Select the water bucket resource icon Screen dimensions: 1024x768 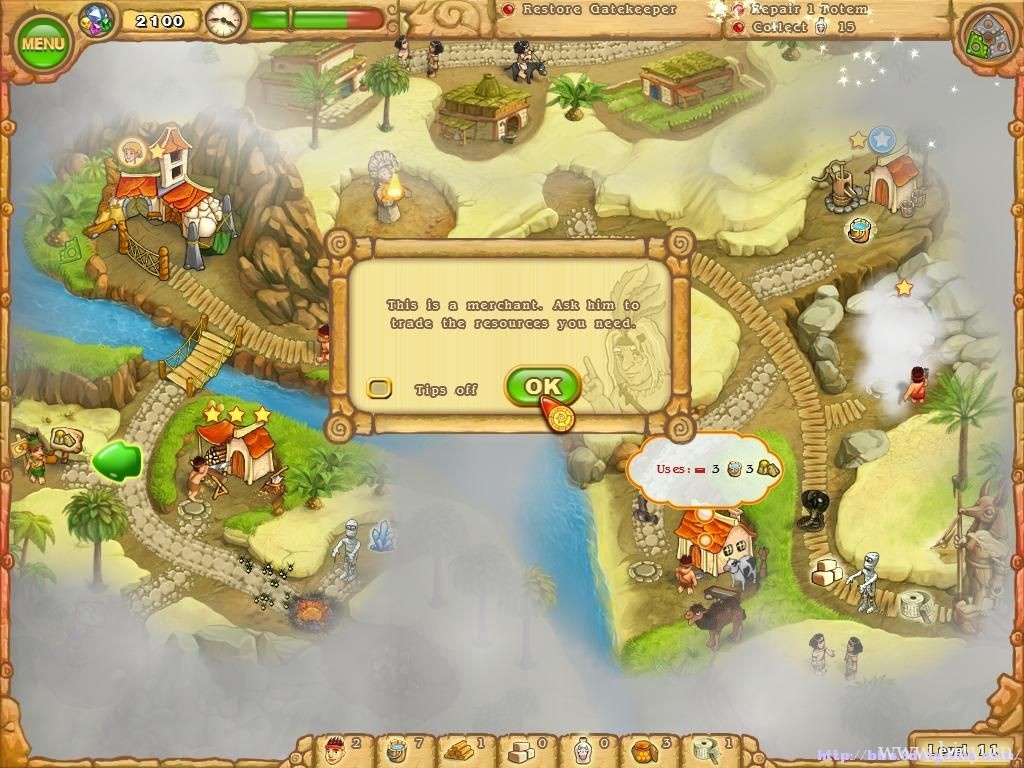click(397, 747)
